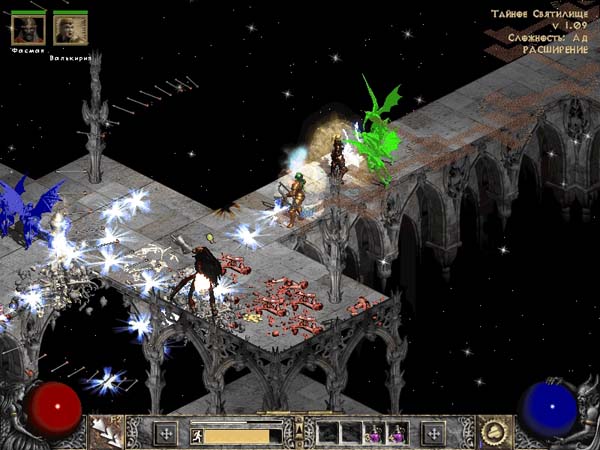Viewport: 600px width, 450px height.
Task: Open new stat points allocation button
Action: (165, 433)
